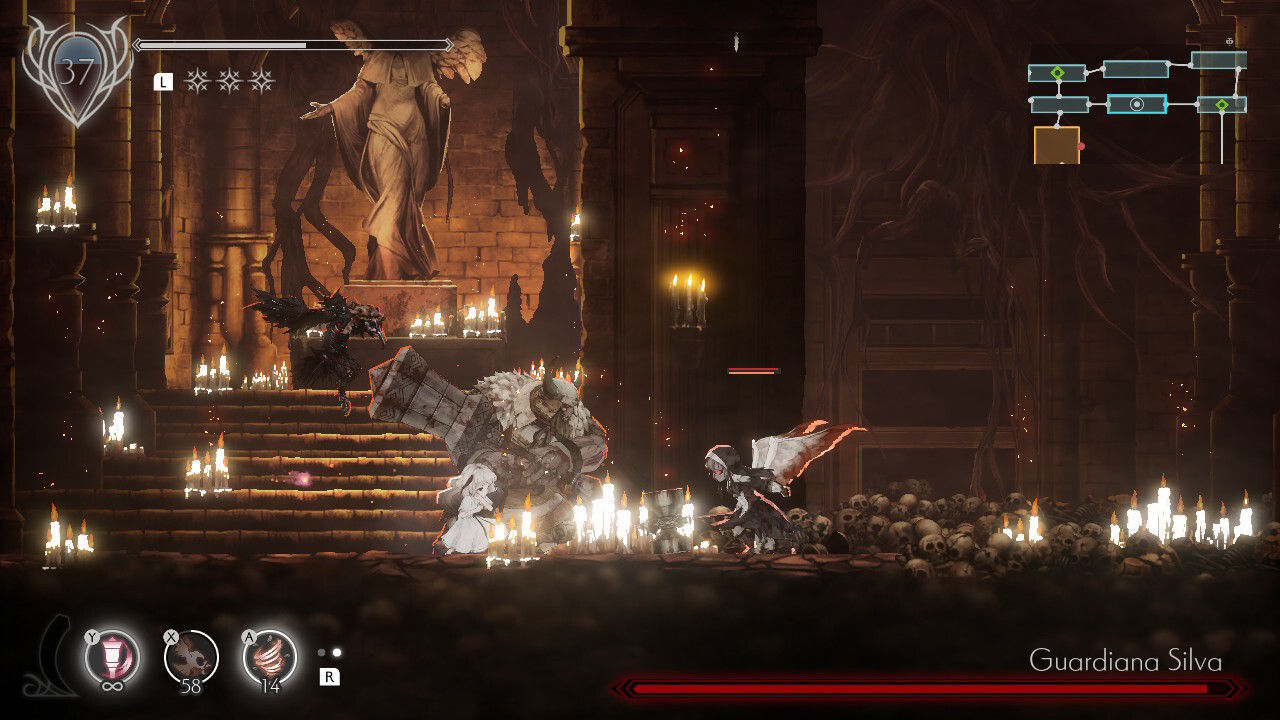Click the skill set indicator dots
Screen dimensions: 1280x720
pyautogui.click(x=329, y=653)
